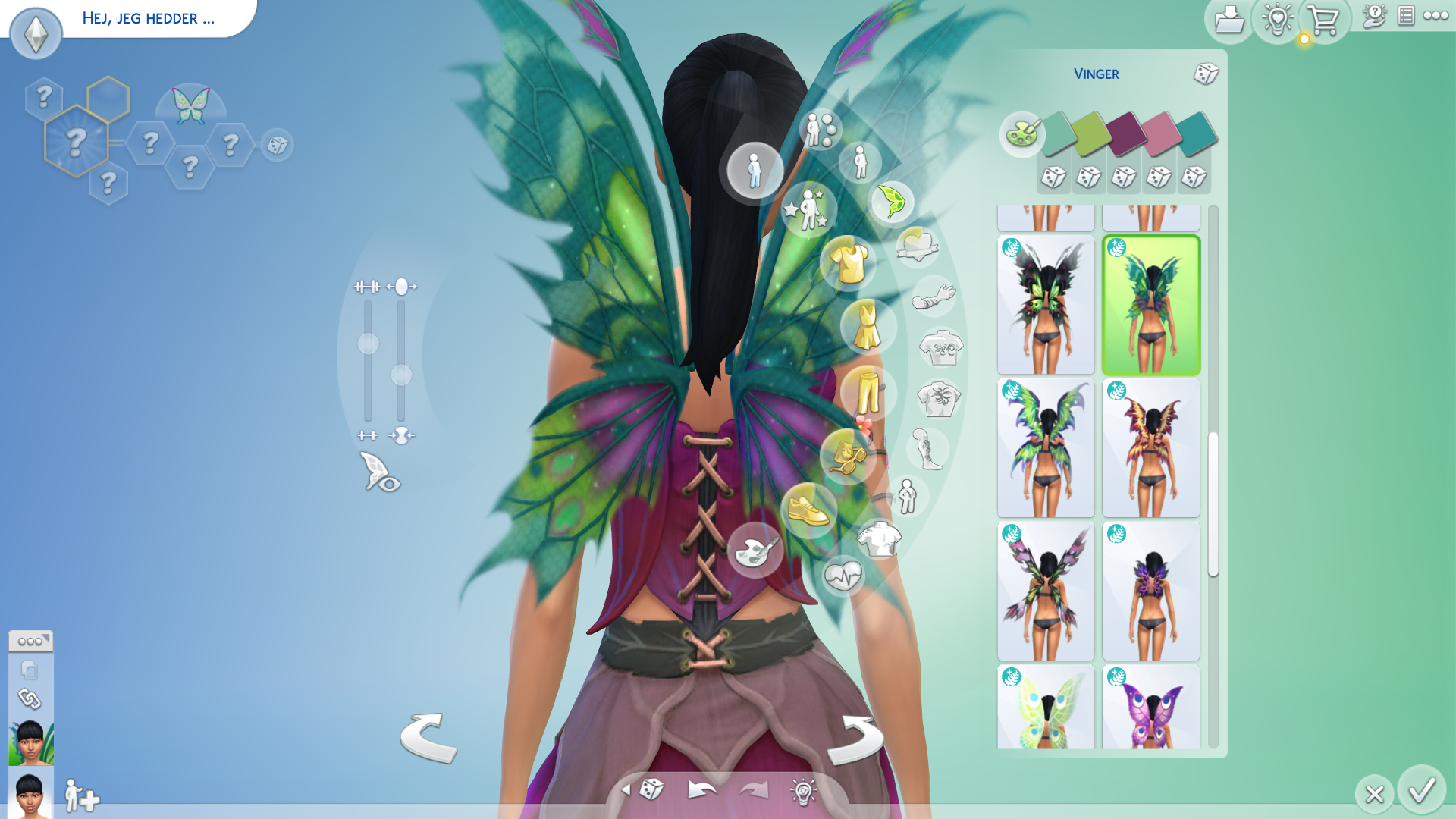Screen dimensions: 1456x819
Task: Select the dress full body category
Action: (868, 327)
